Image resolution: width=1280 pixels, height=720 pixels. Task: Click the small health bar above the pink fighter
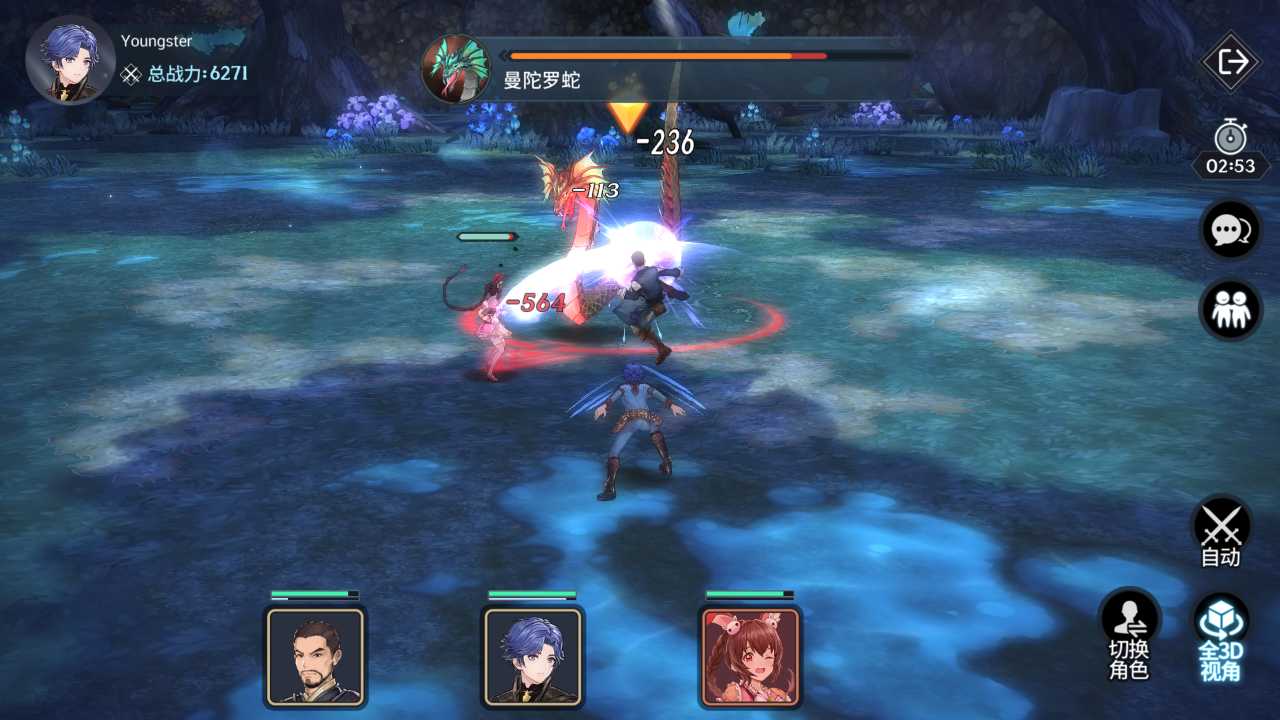pos(485,236)
